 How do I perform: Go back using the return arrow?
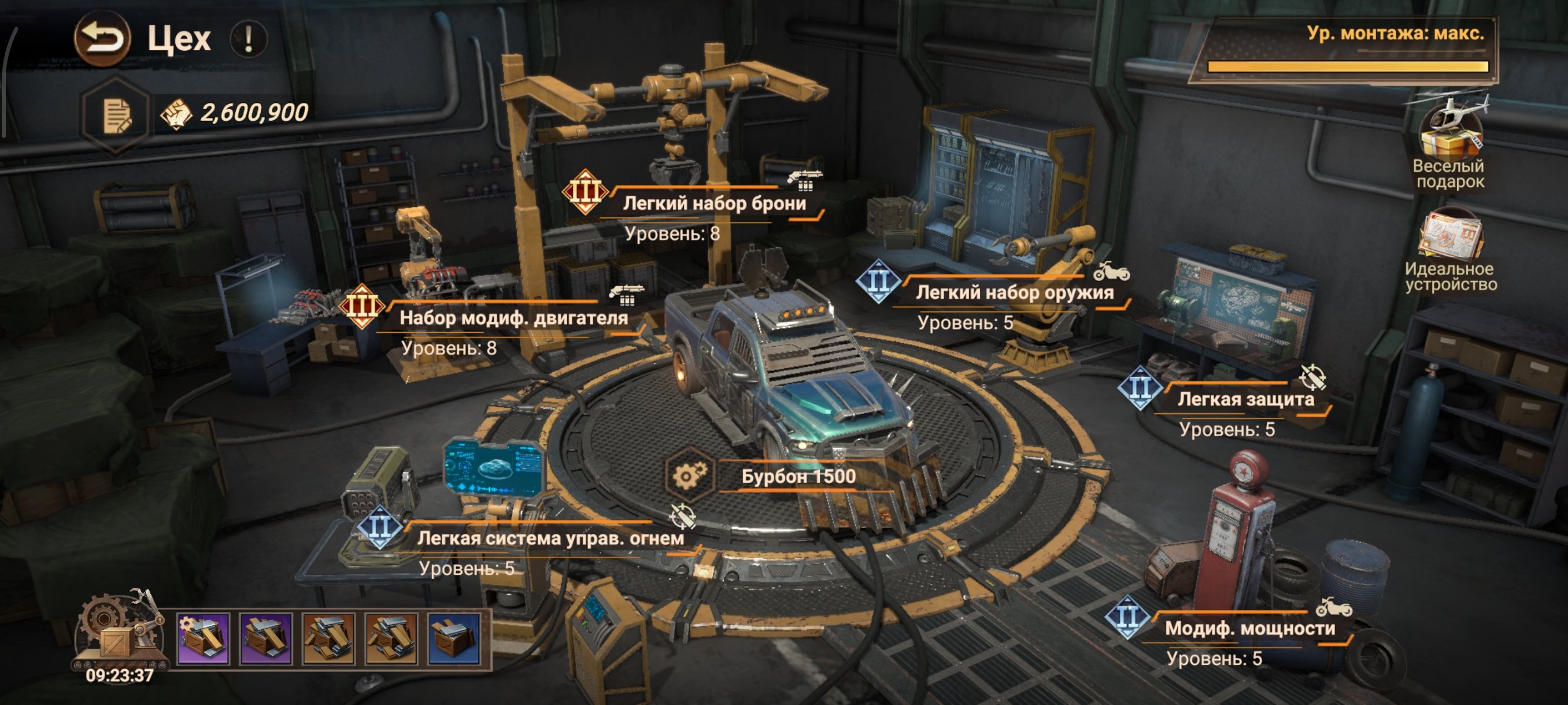(102, 38)
